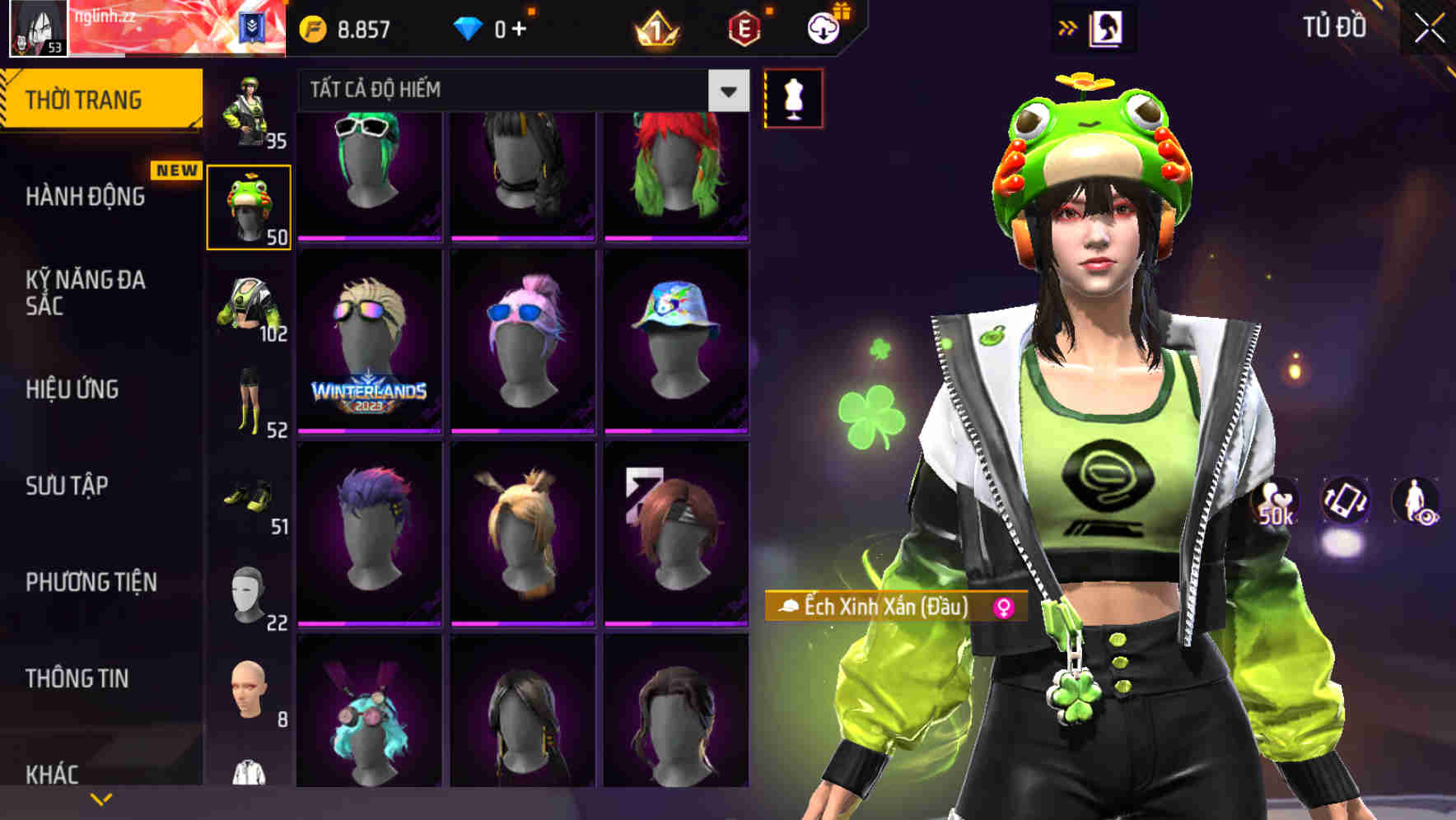Screen dimensions: 1456x820
Task: Expand the double-arrow chevrons in the top bar
Action: pyautogui.click(x=1068, y=27)
